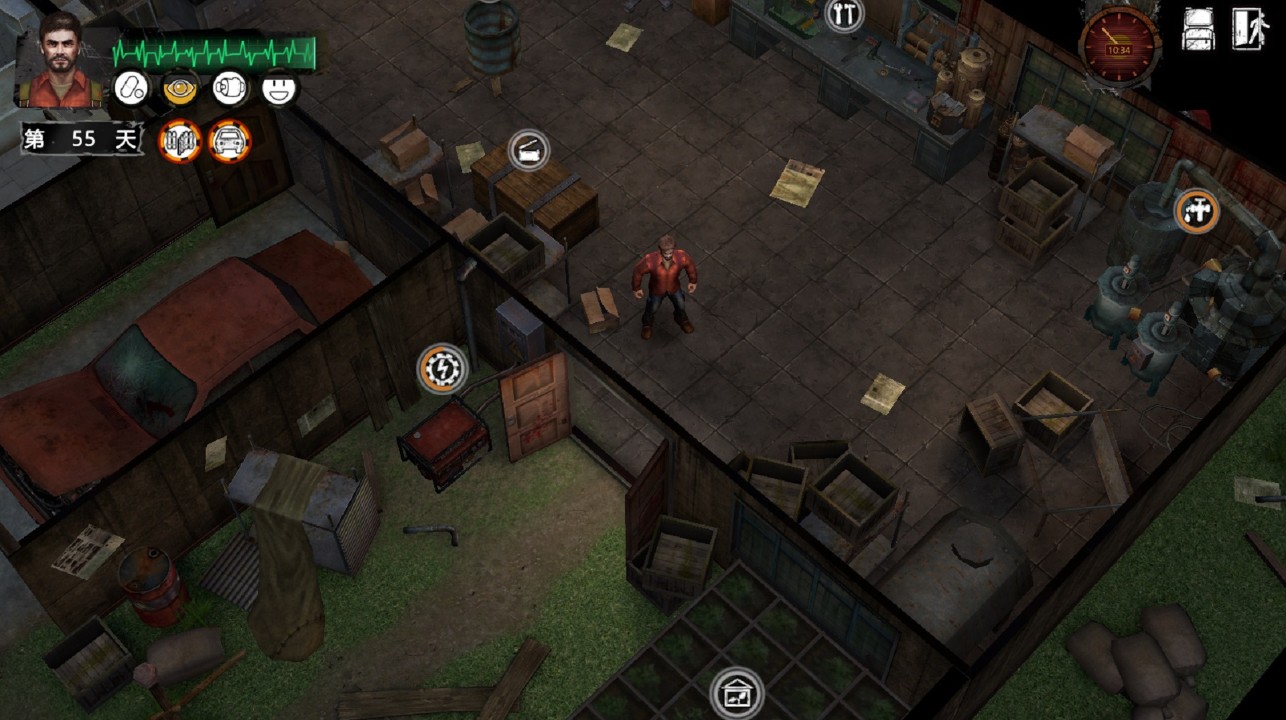Open the fence defense icon
This screenshot has width=1286, height=720.
coord(181,140)
